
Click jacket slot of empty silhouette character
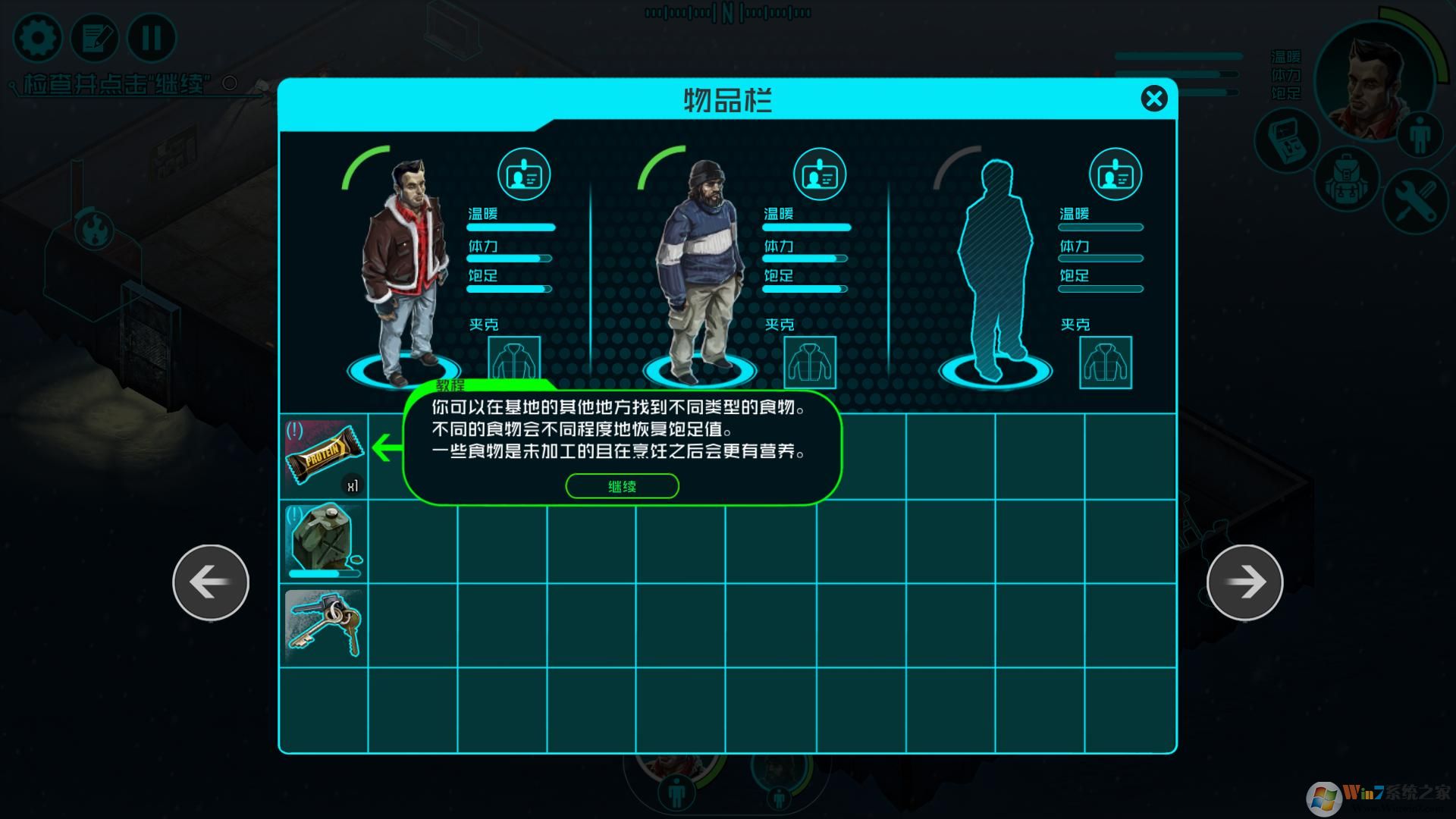[1106, 362]
